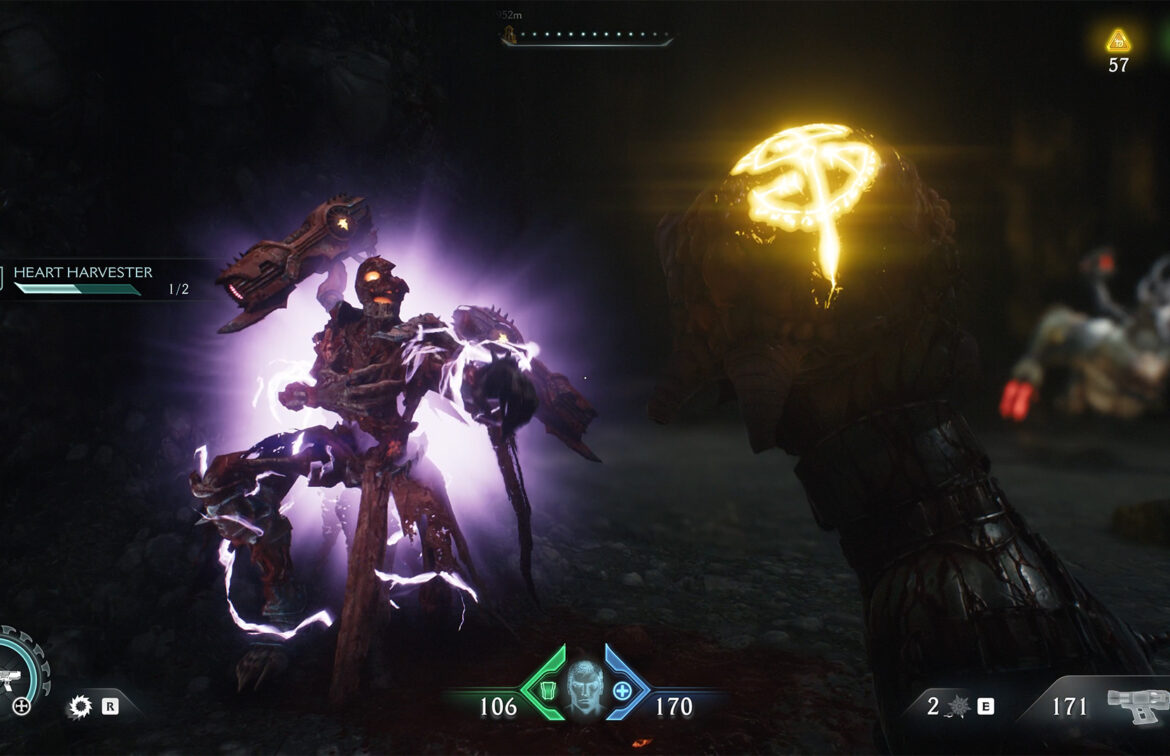The width and height of the screenshot is (1170, 756).
Task: Click the blue health cross icon
Action: coord(622,690)
